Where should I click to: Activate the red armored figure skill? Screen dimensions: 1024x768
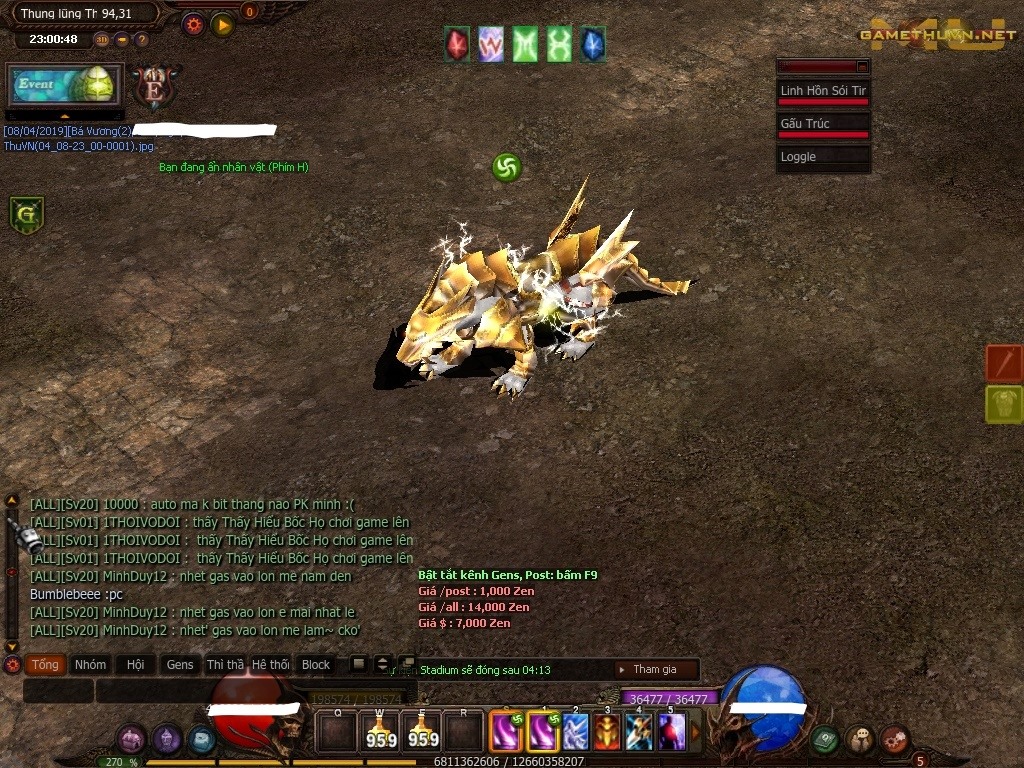pyautogui.click(x=607, y=731)
